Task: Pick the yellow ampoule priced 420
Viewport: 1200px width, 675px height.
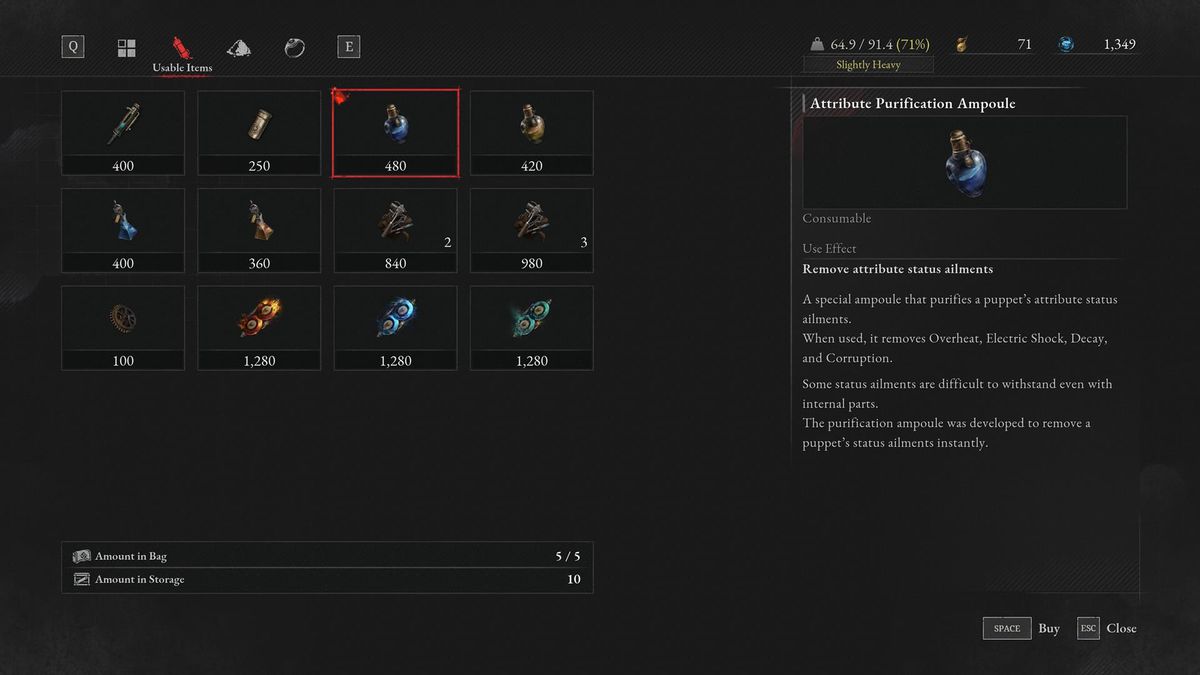Action: [531, 133]
